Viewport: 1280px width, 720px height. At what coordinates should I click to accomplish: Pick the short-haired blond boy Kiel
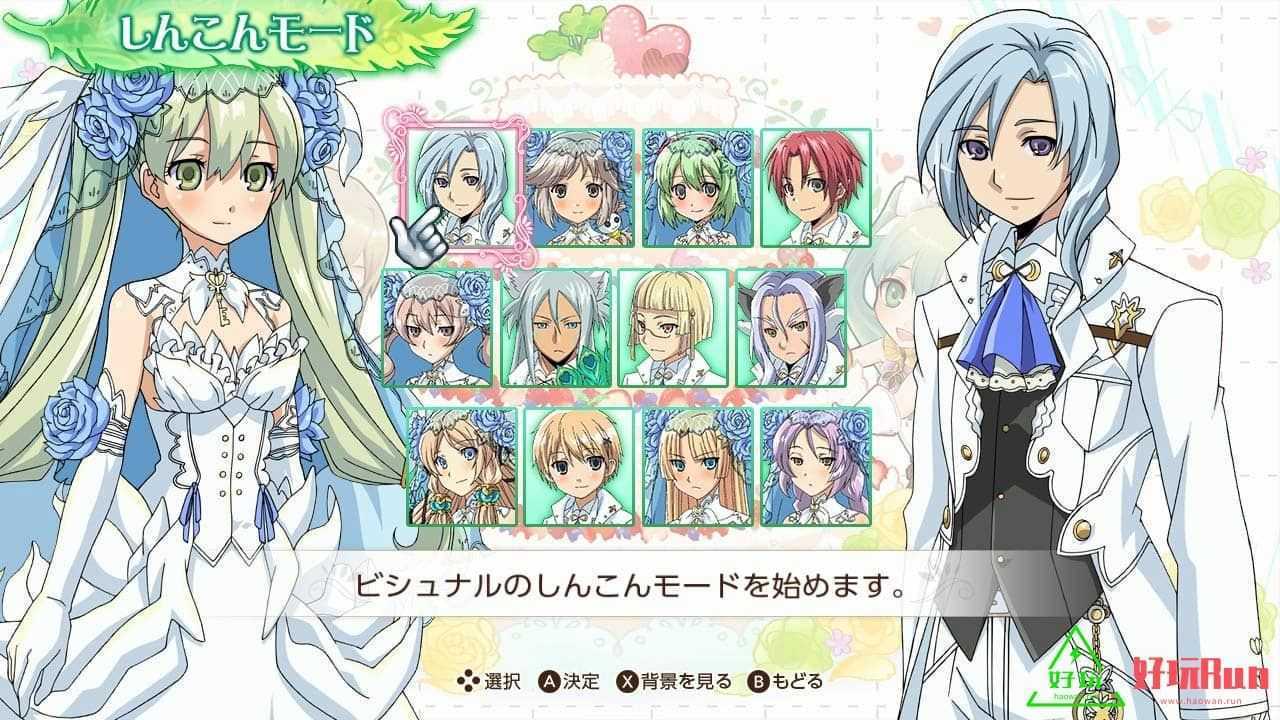tap(580, 466)
